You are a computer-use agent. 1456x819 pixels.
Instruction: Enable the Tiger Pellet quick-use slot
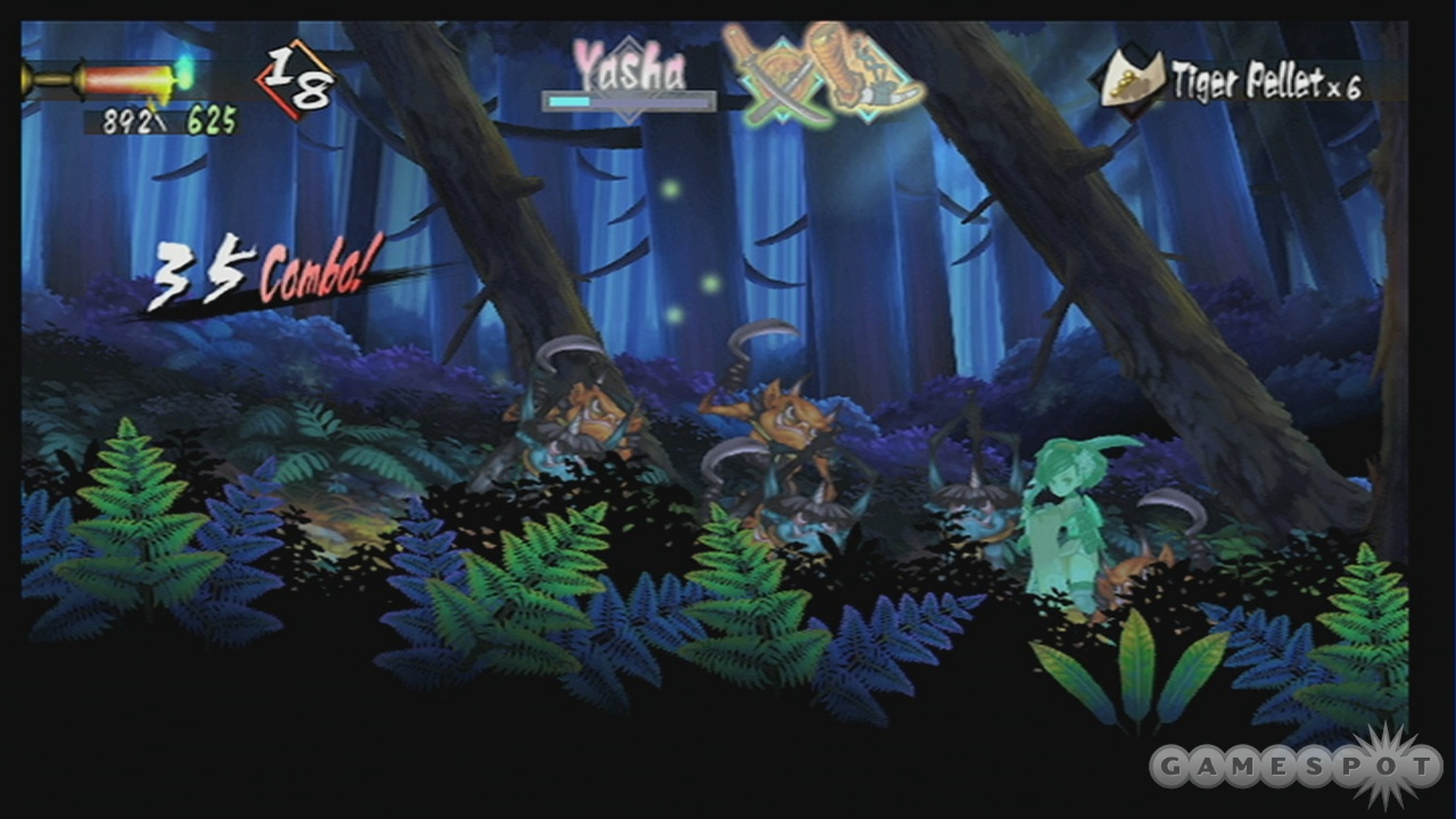point(1134,78)
